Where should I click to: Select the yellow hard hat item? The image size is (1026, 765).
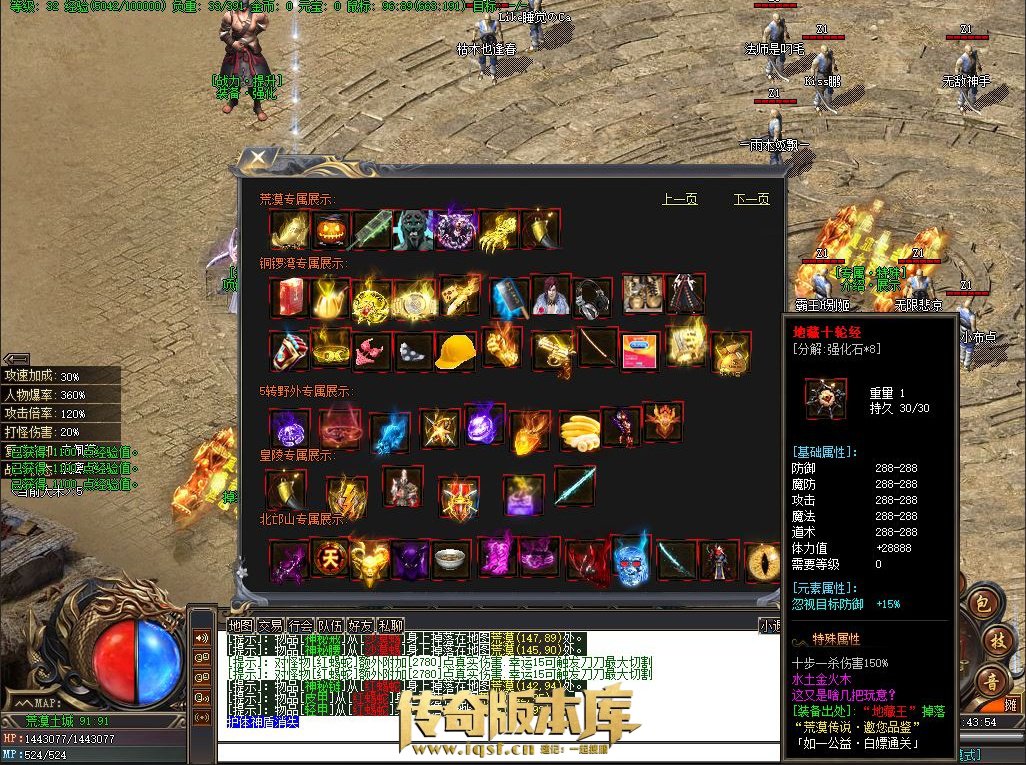457,350
